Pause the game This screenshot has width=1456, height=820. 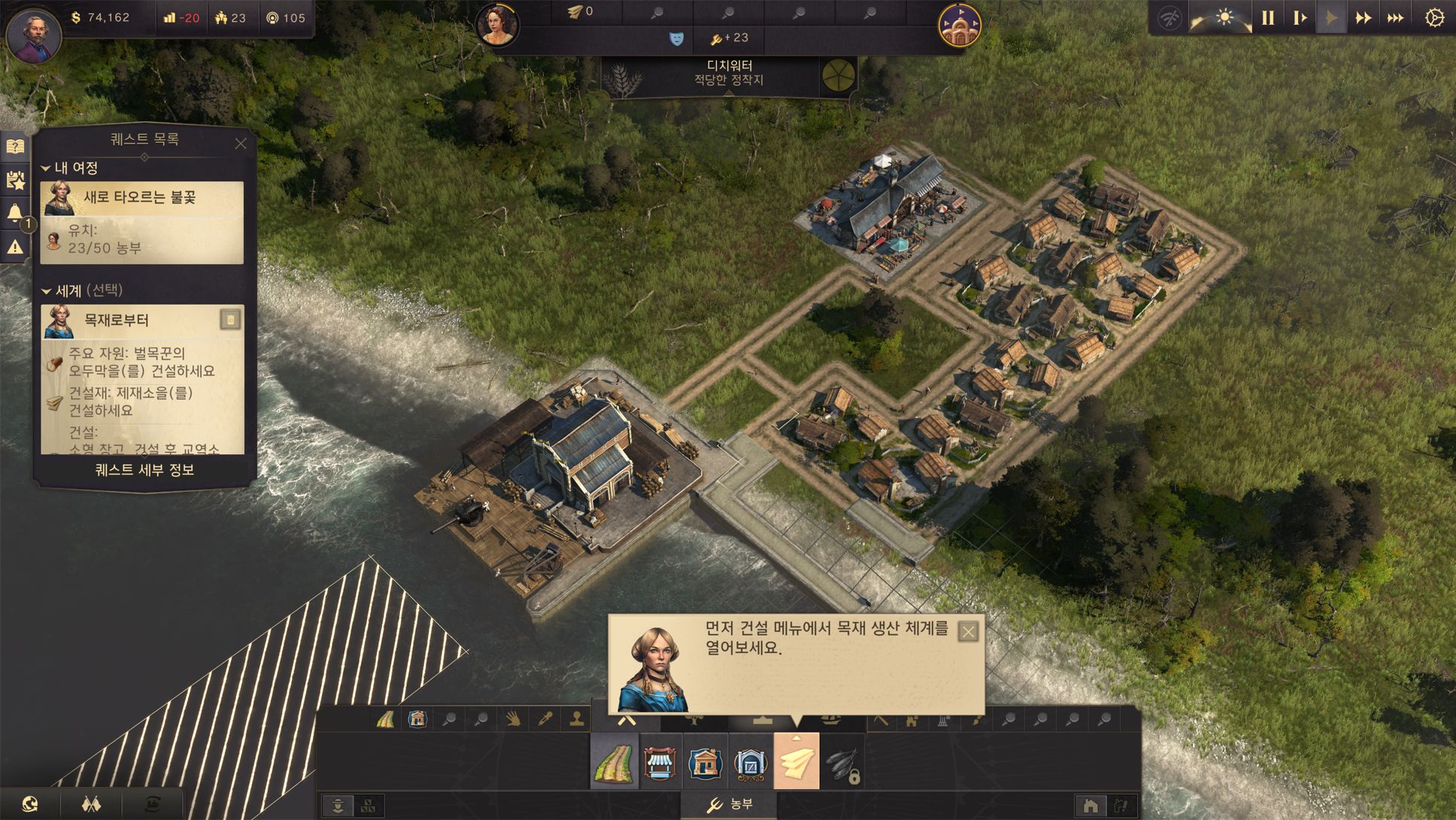(x=1268, y=17)
